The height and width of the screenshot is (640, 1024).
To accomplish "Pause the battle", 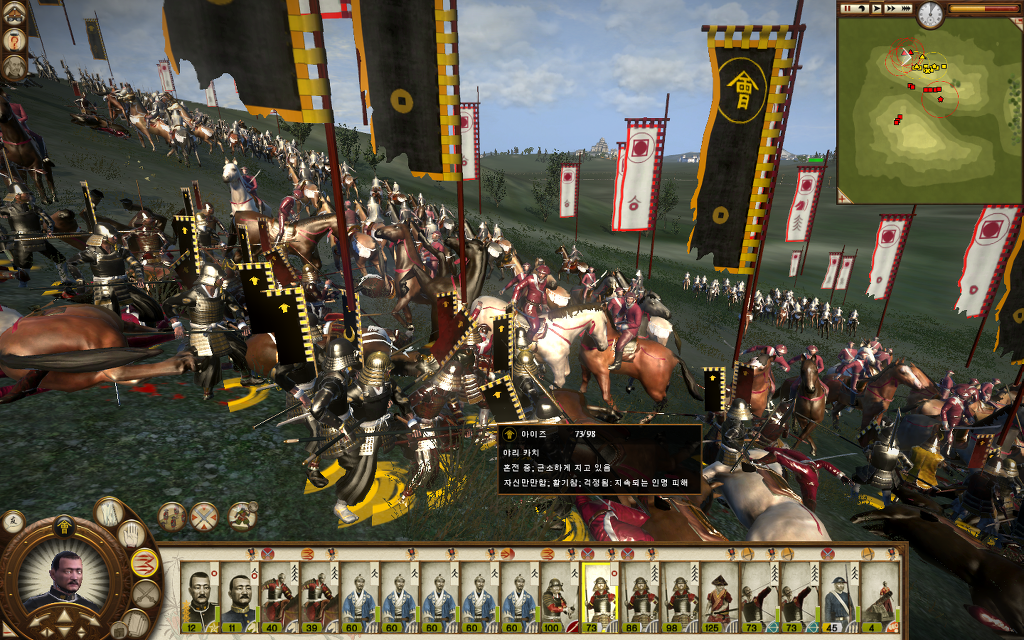I will pos(848,9).
